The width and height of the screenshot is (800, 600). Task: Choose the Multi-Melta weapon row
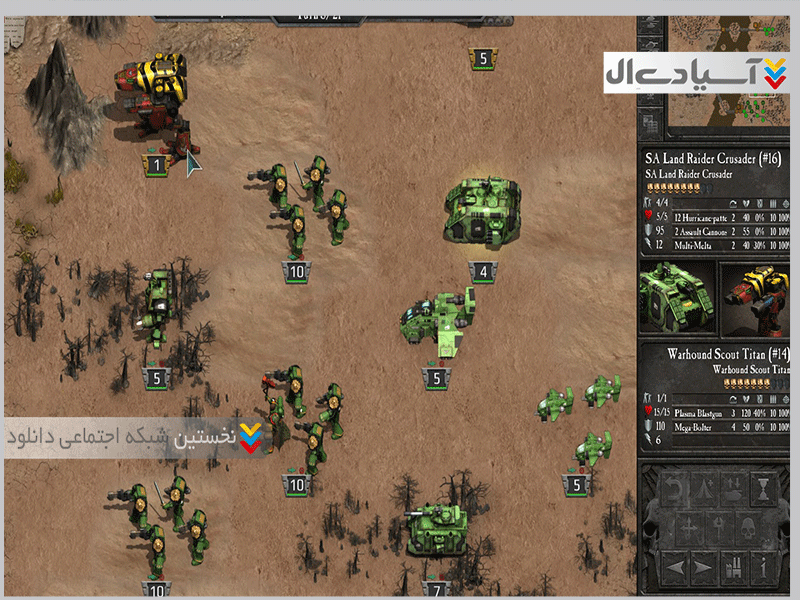click(x=710, y=244)
